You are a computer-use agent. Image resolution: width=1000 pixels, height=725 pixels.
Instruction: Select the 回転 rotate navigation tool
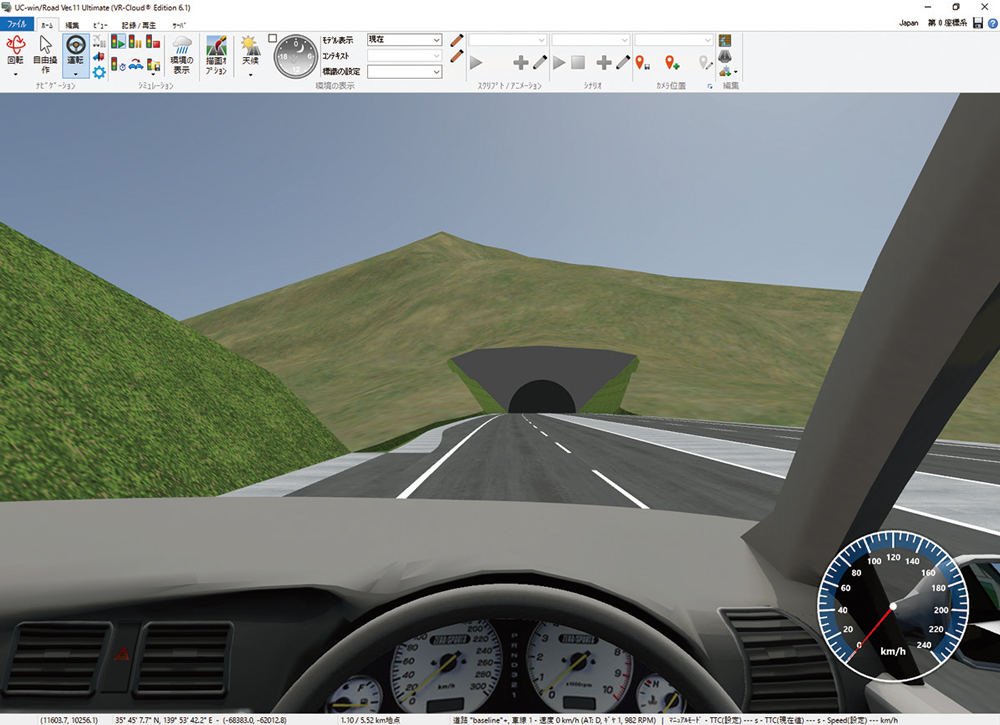tap(16, 54)
